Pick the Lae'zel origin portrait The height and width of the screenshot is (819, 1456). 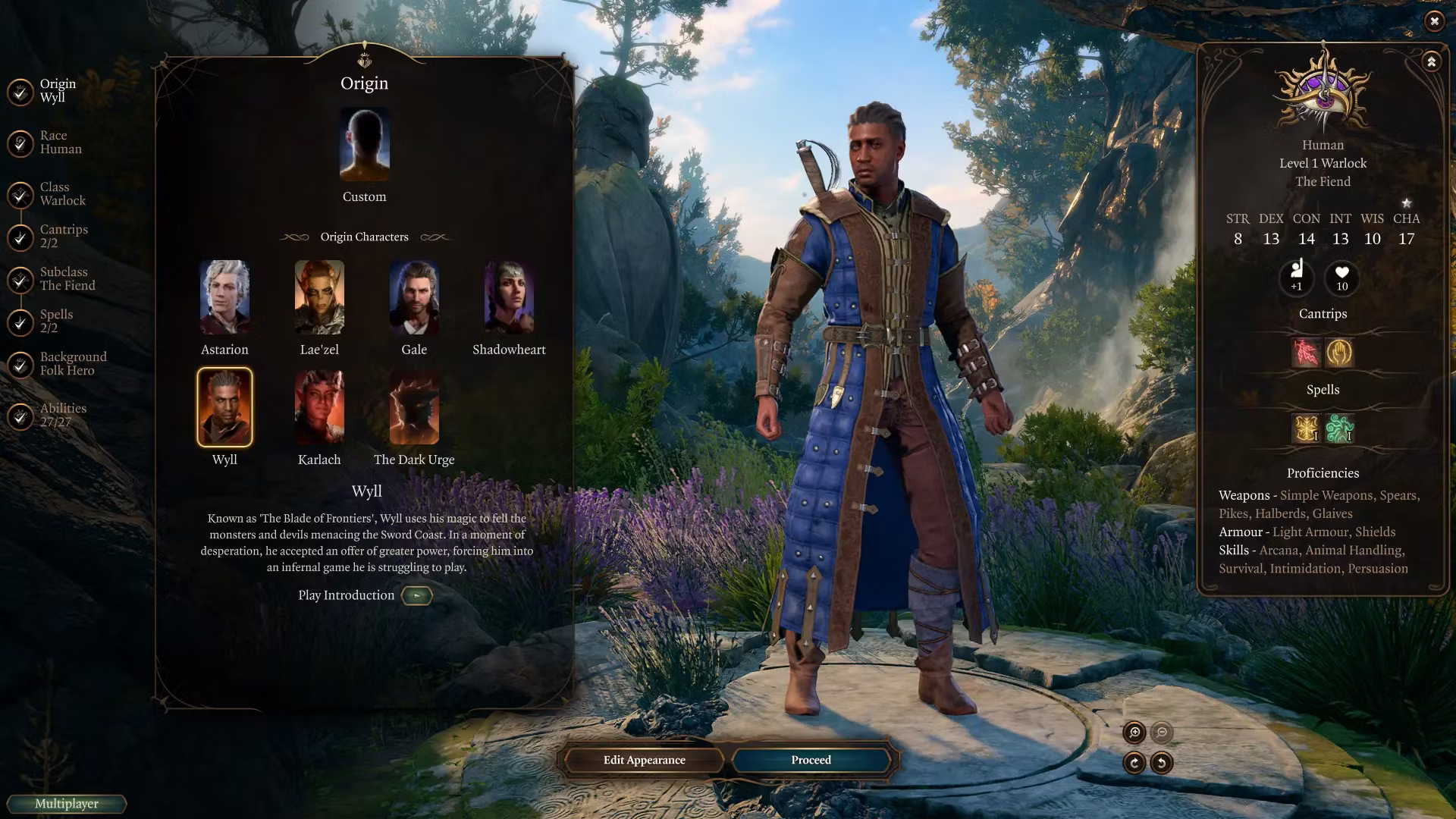(319, 297)
